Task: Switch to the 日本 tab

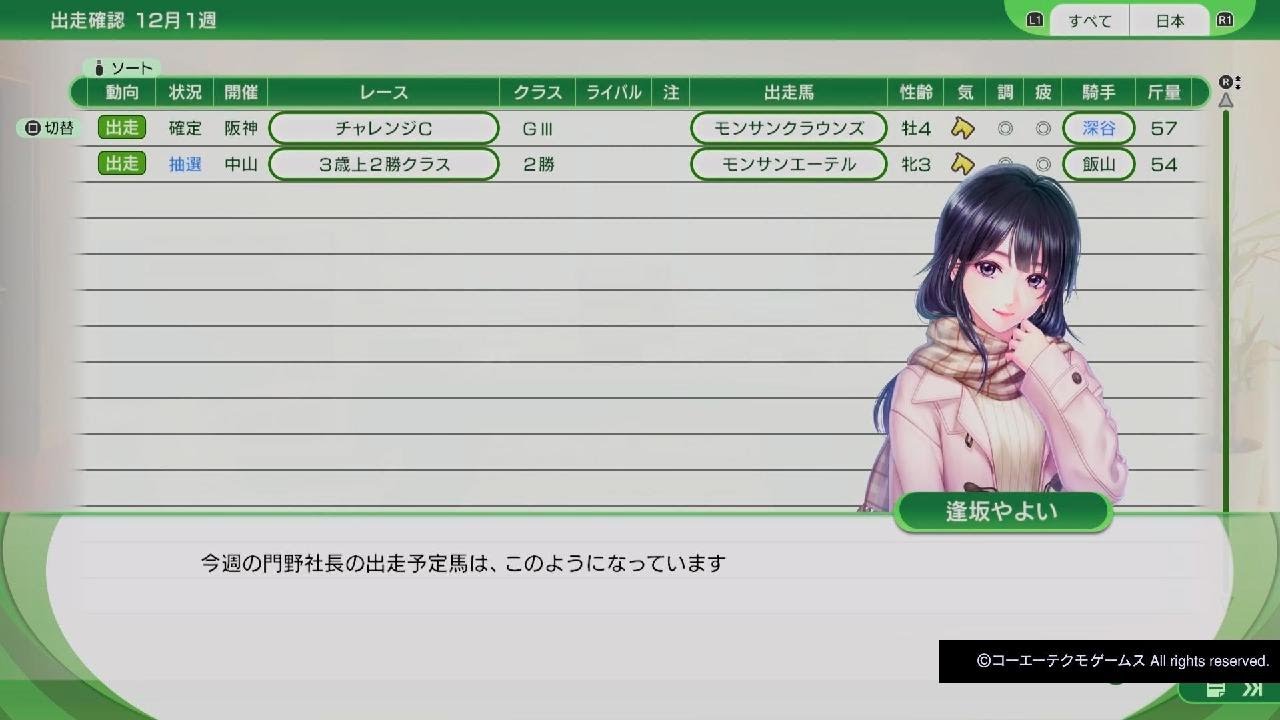Action: pos(1168,20)
